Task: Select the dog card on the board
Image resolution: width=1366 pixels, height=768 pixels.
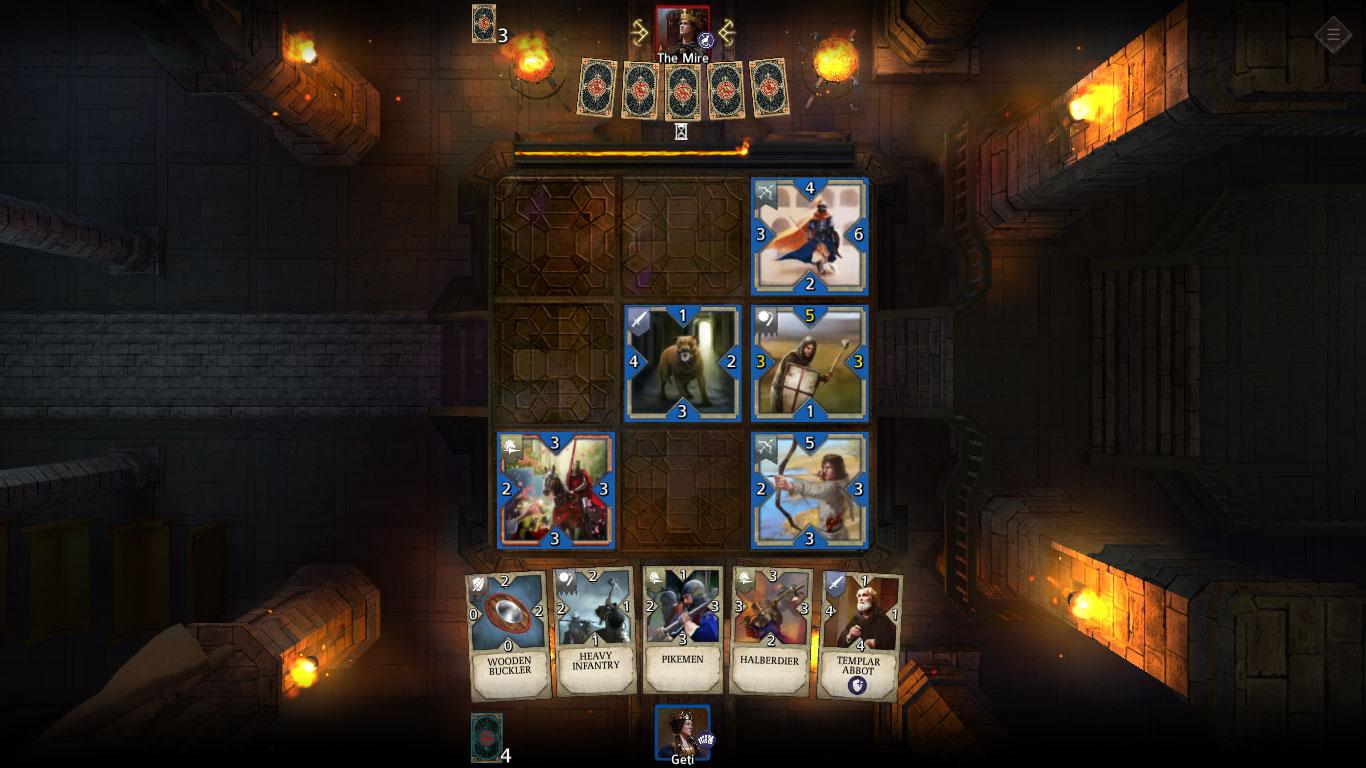Action: [x=683, y=363]
